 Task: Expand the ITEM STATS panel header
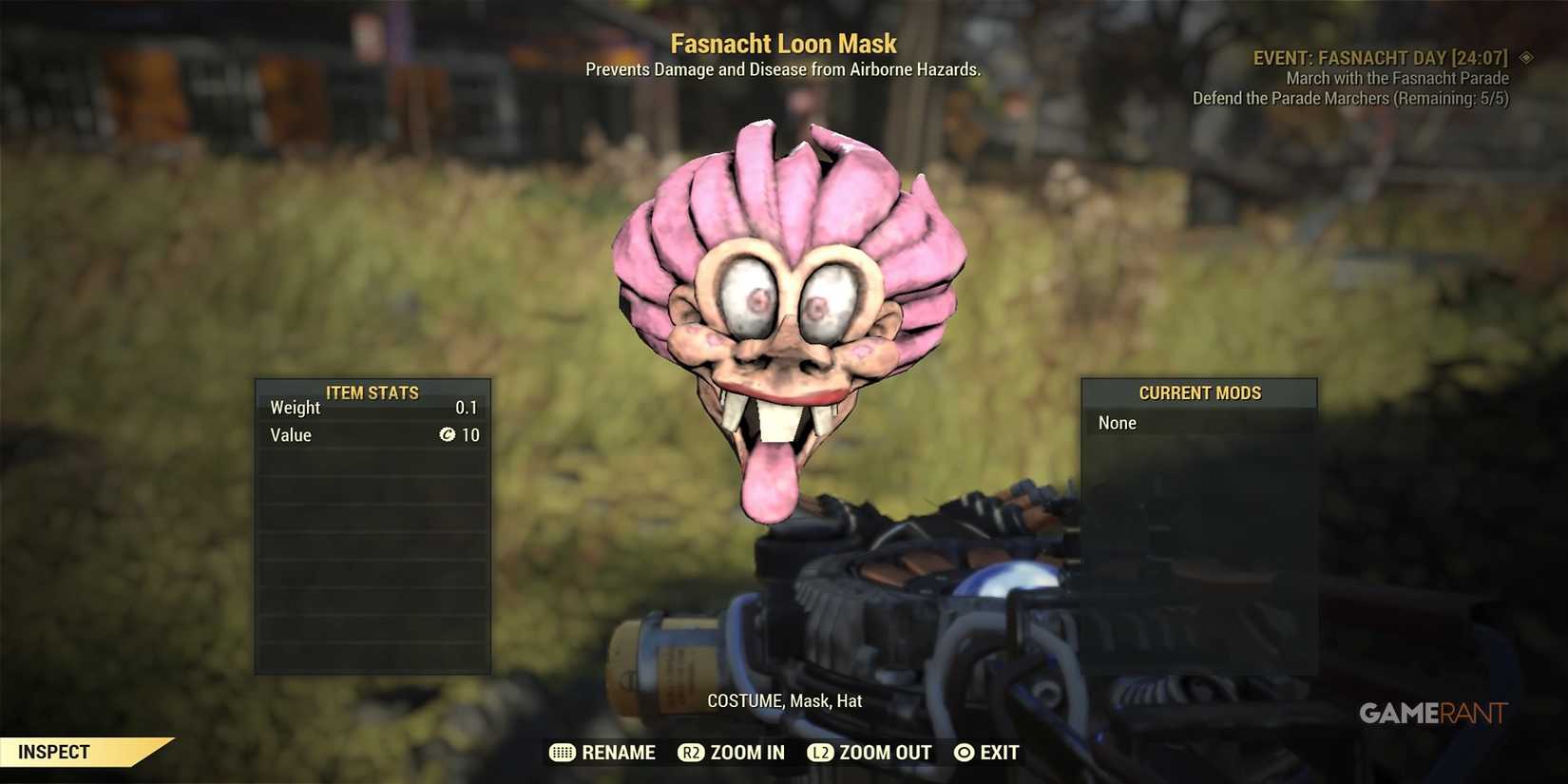(x=373, y=392)
